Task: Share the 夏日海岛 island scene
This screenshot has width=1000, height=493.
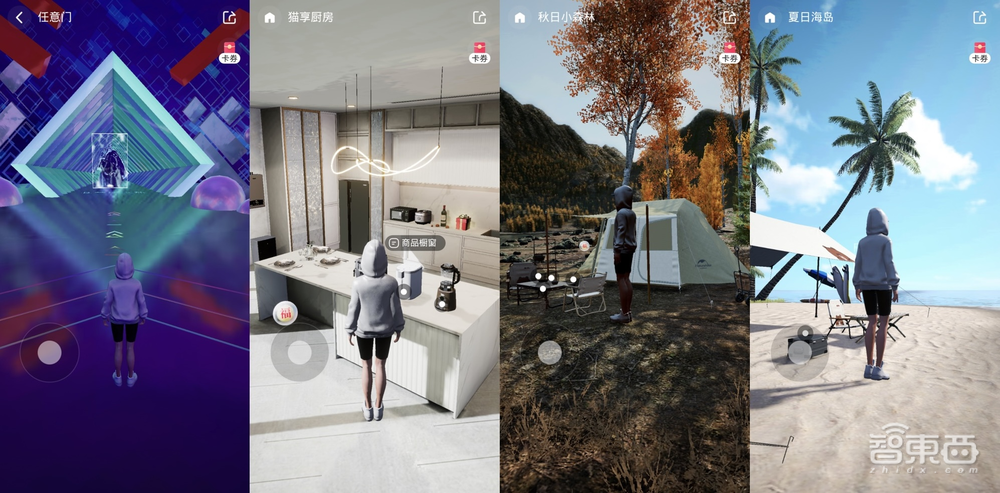Action: tap(979, 18)
